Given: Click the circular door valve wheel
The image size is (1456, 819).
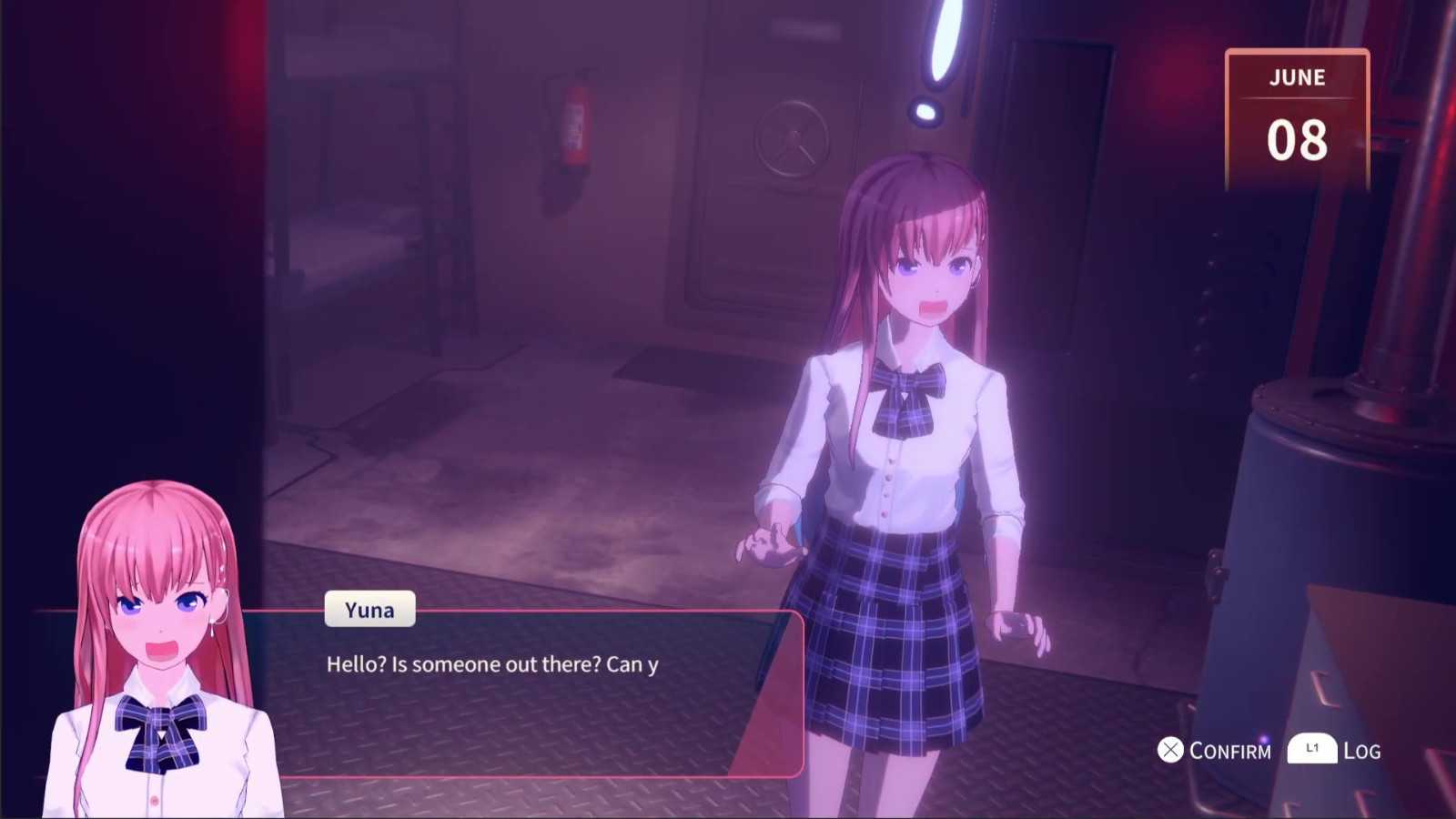Looking at the screenshot, I should 794,141.
